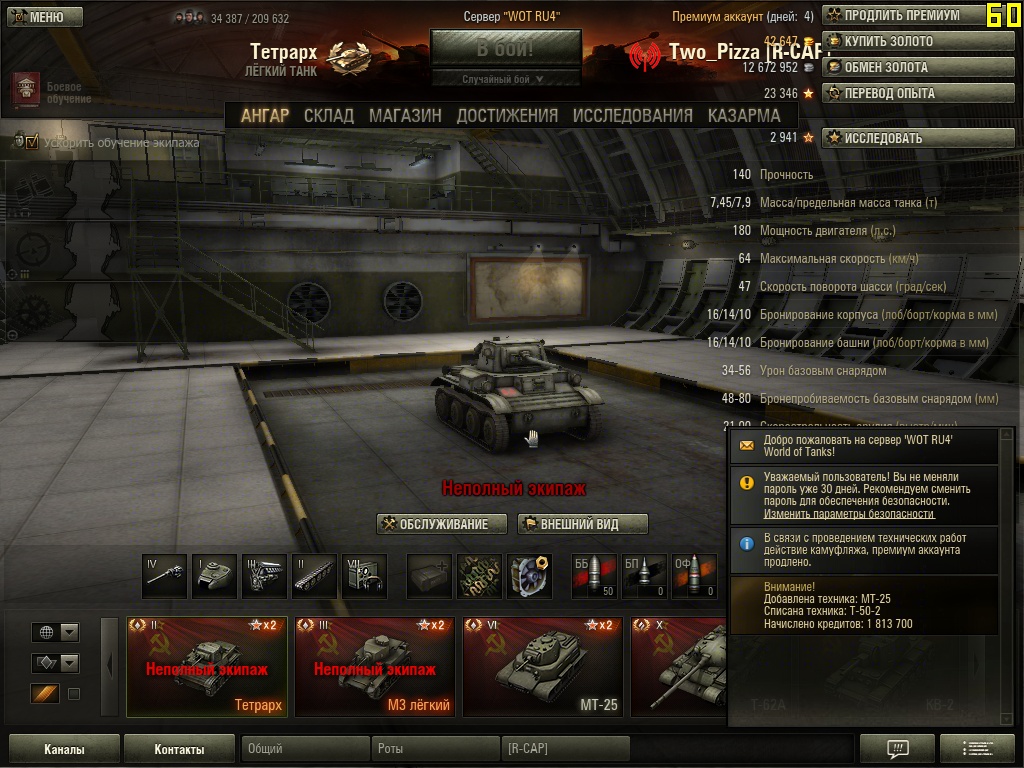Follow Изменить параметры безопасности link
Viewport: 1024px width, 768px height.
(849, 514)
